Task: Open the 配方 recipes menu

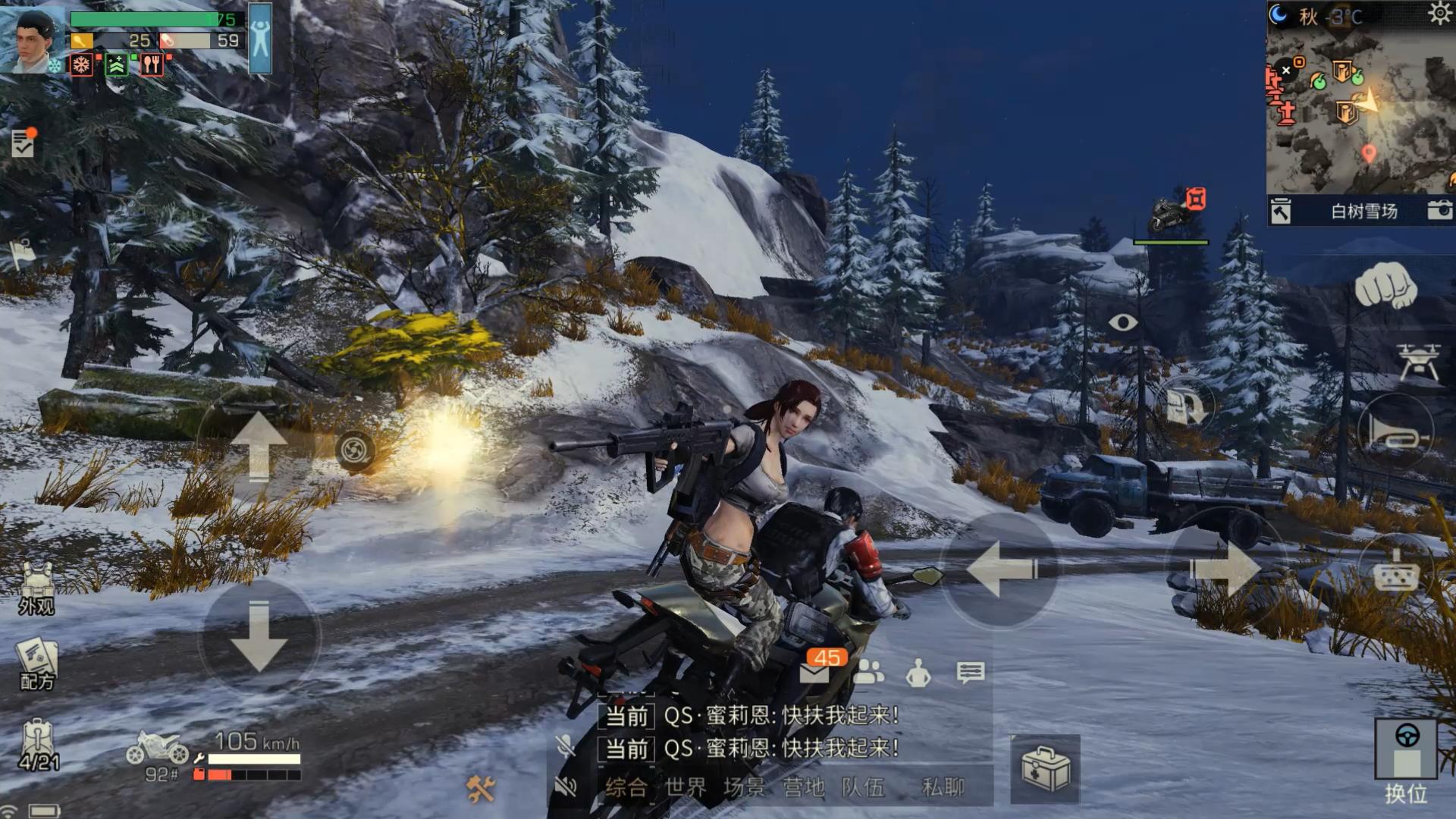Action: click(x=36, y=664)
